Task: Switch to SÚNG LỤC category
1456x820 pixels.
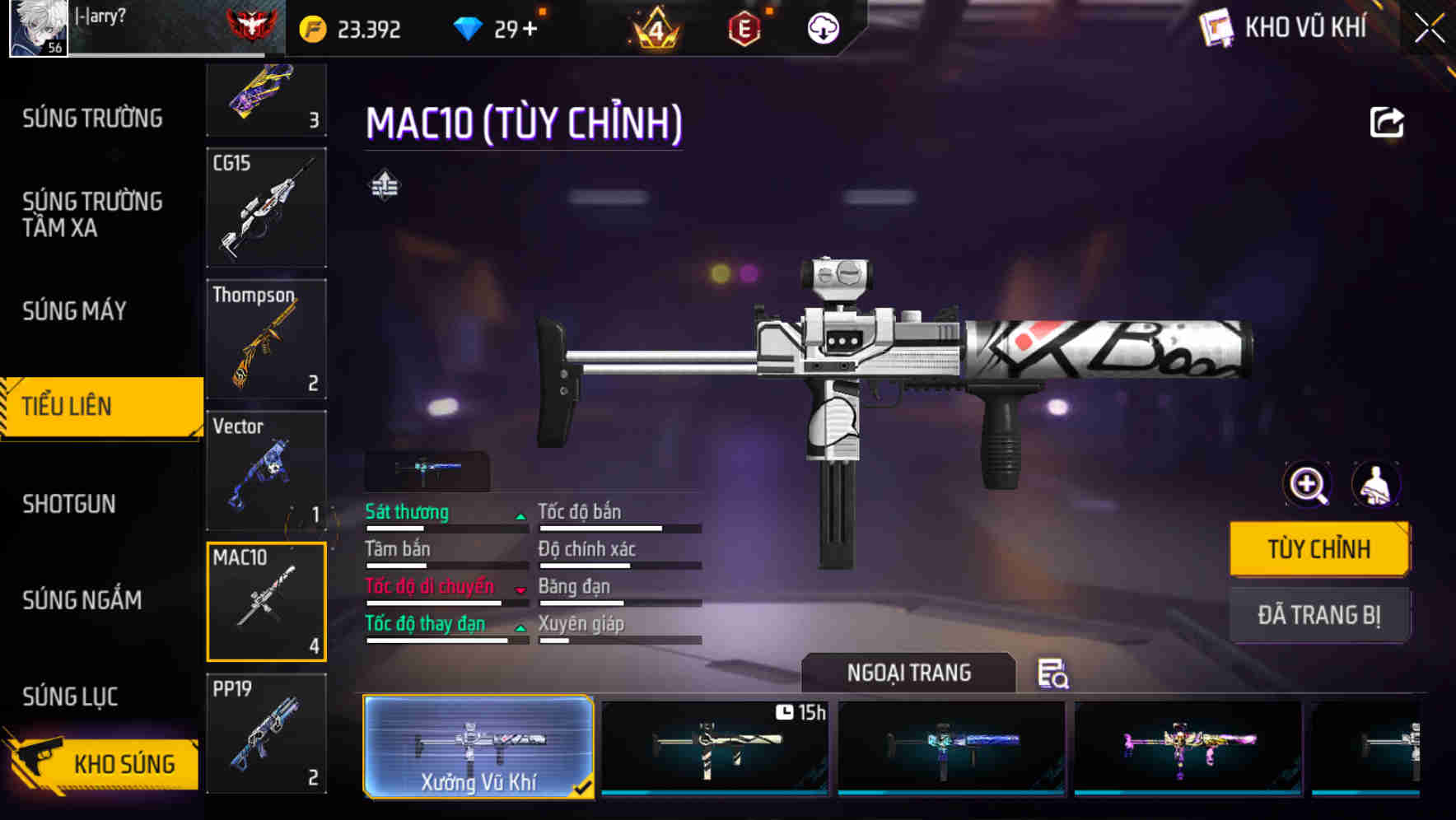Action: coord(70,697)
